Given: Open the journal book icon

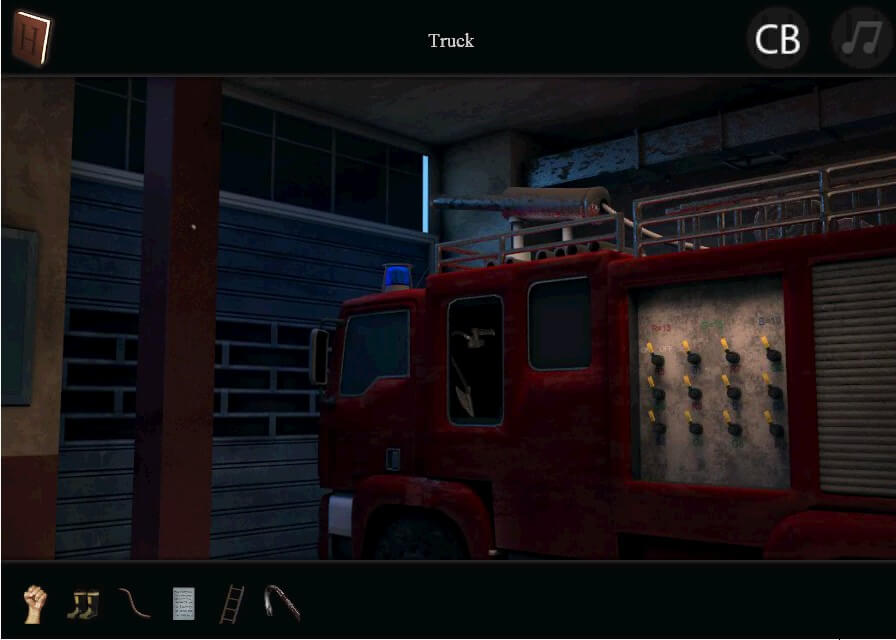Looking at the screenshot, I should [32, 40].
